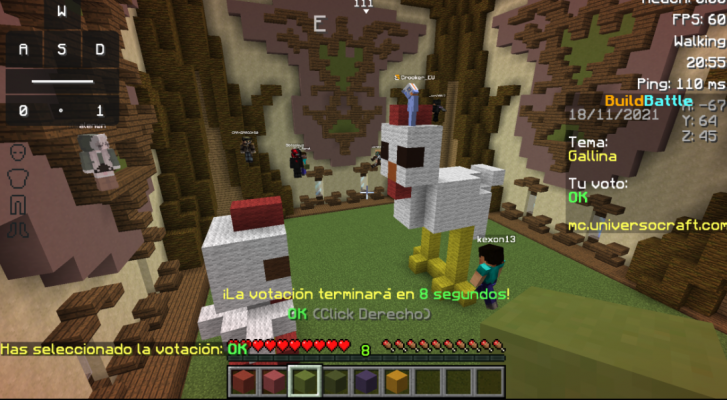Select the pink block hotbar slot
This screenshot has width=727, height=400.
point(274,380)
